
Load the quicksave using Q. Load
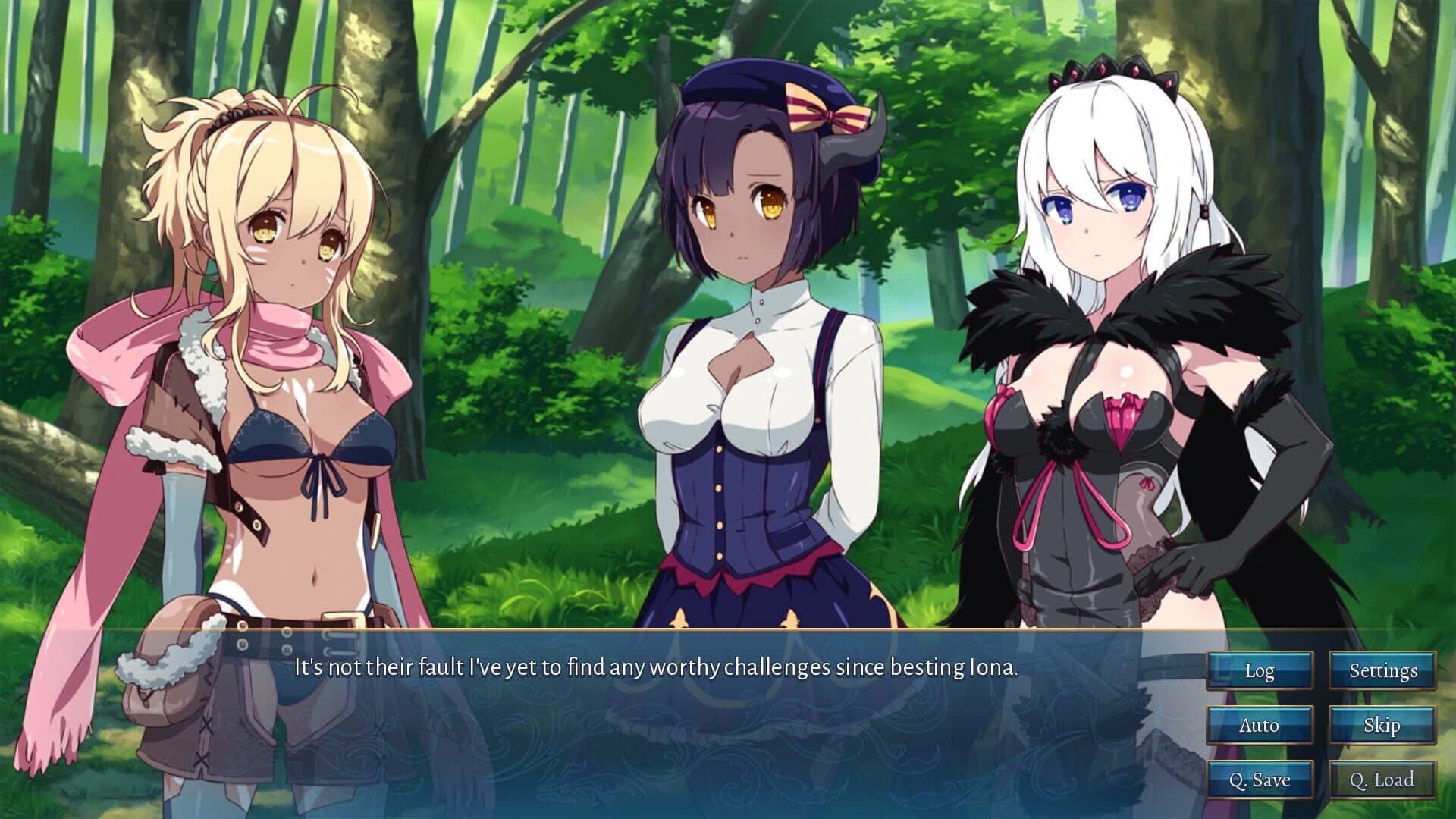(1382, 779)
